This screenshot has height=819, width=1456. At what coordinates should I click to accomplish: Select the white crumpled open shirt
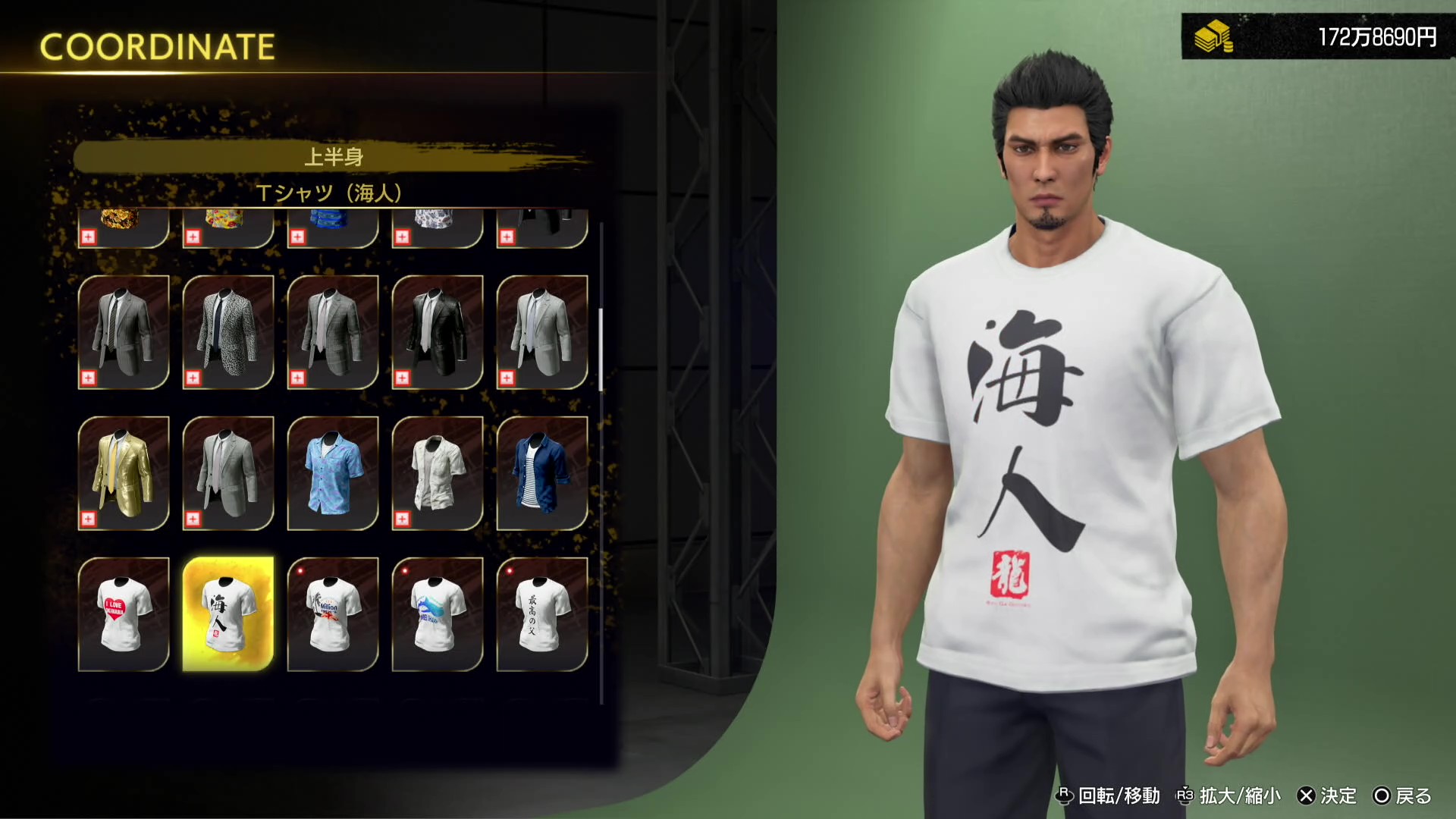coord(438,470)
